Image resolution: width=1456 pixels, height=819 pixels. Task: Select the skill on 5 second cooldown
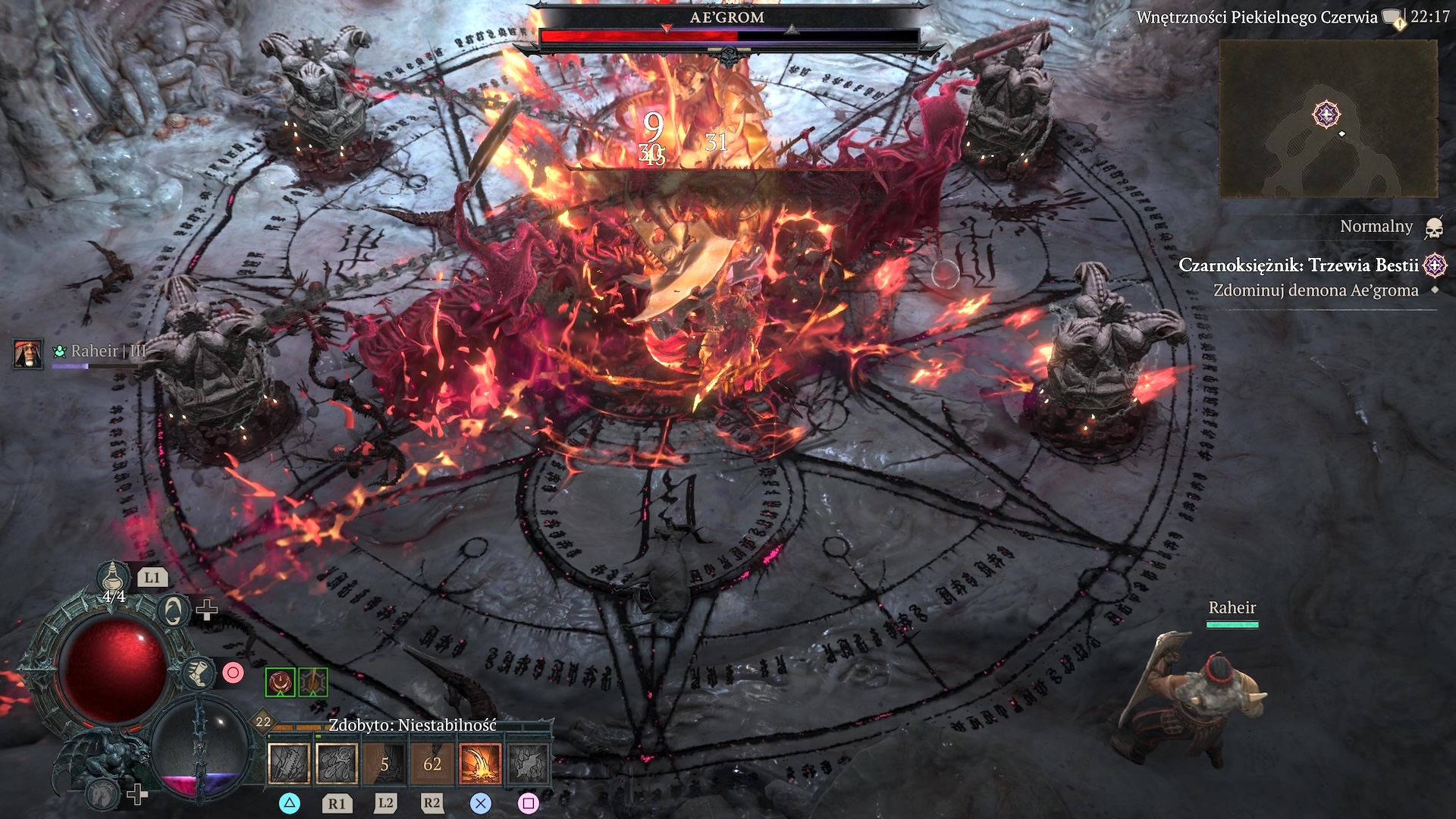tap(384, 763)
